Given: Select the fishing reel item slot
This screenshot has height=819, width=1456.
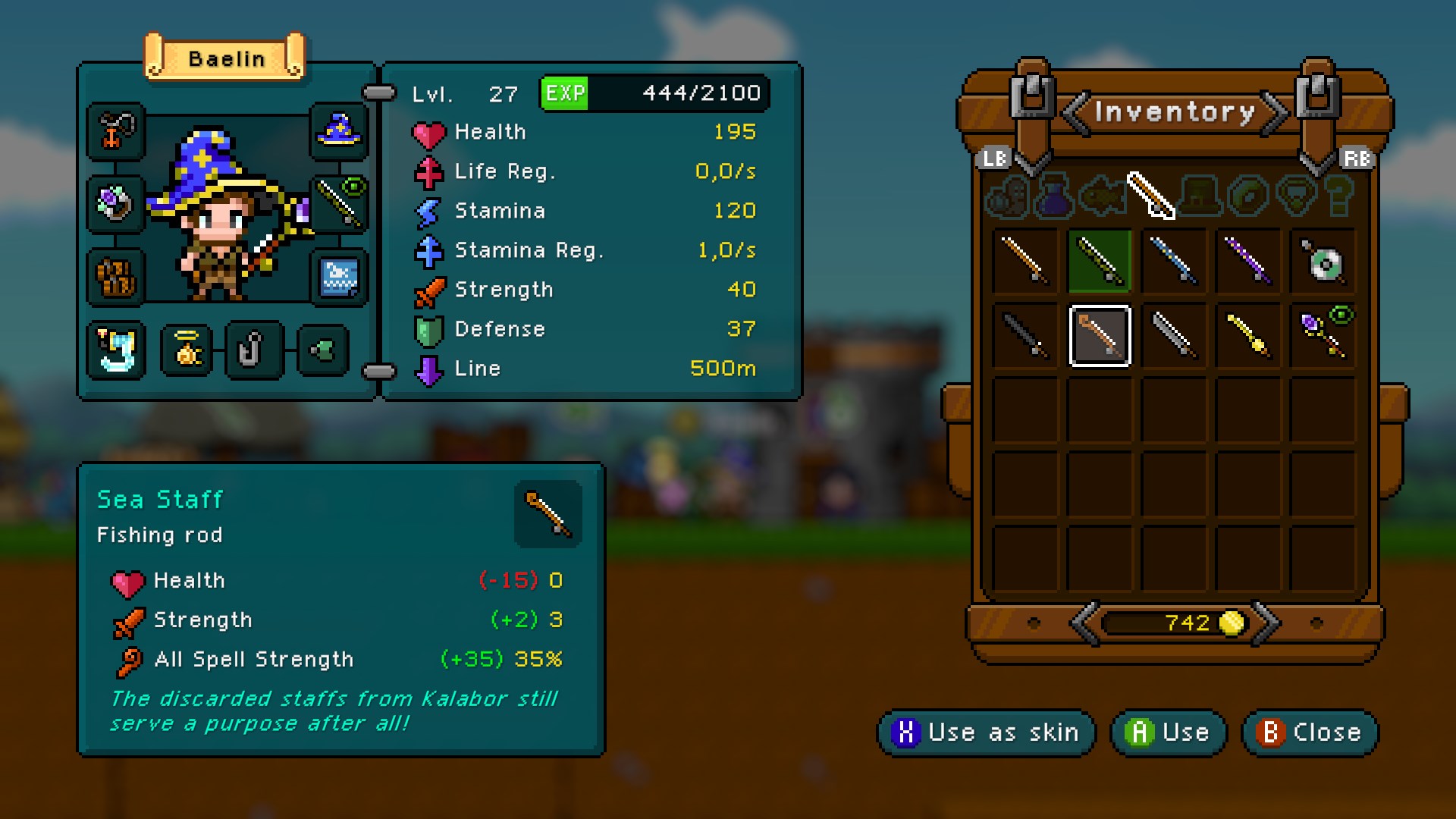Looking at the screenshot, I should tap(1322, 262).
